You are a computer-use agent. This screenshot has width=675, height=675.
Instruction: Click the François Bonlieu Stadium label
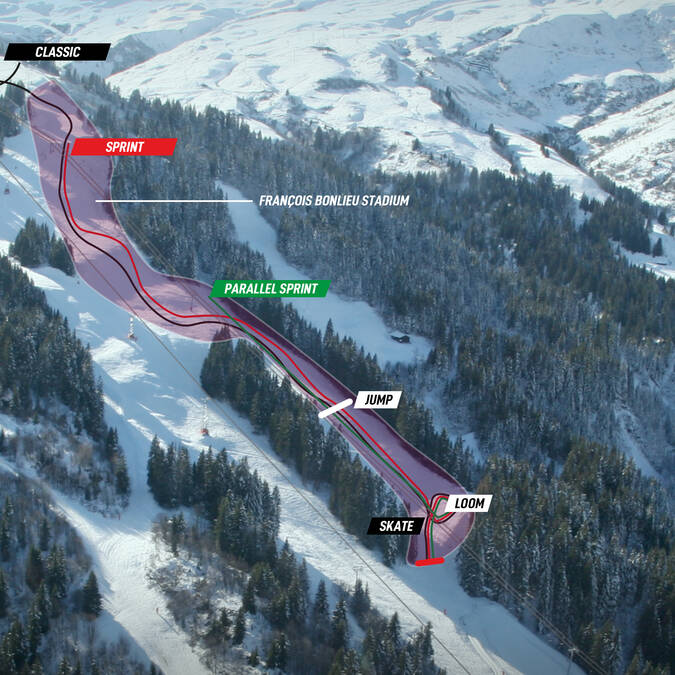[334, 201]
